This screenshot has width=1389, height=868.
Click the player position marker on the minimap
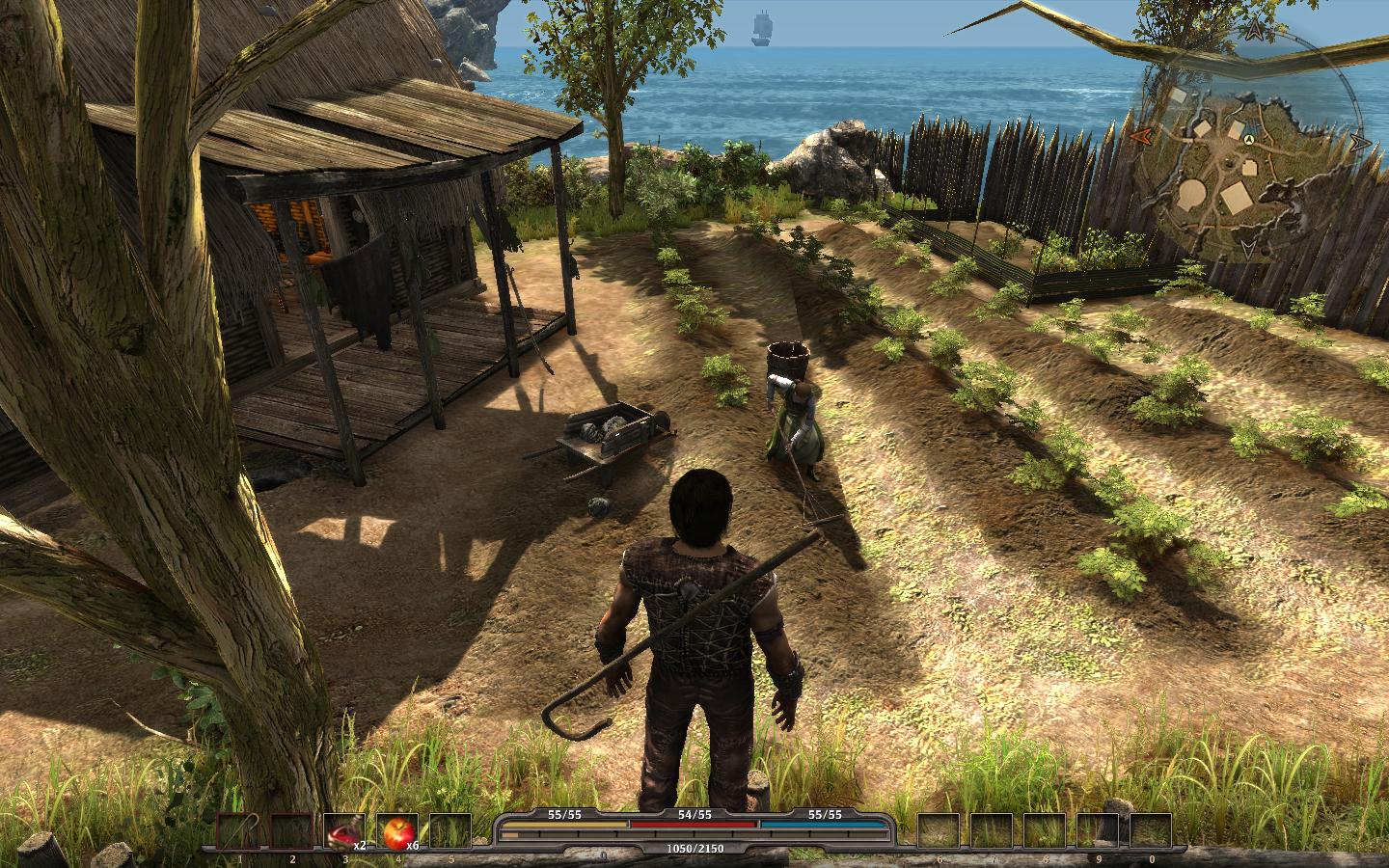1248,141
